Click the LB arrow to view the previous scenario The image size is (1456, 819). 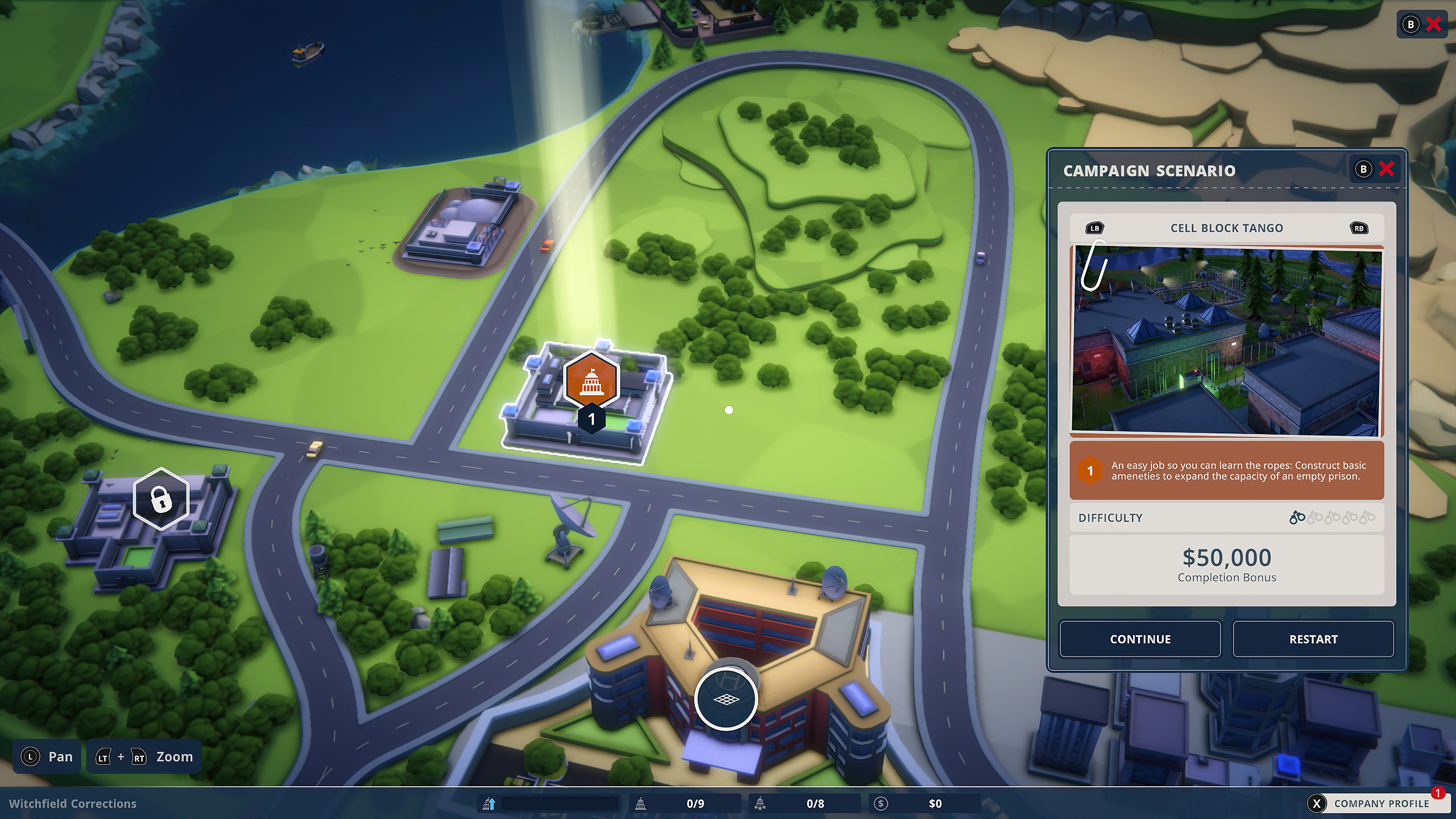pos(1094,228)
